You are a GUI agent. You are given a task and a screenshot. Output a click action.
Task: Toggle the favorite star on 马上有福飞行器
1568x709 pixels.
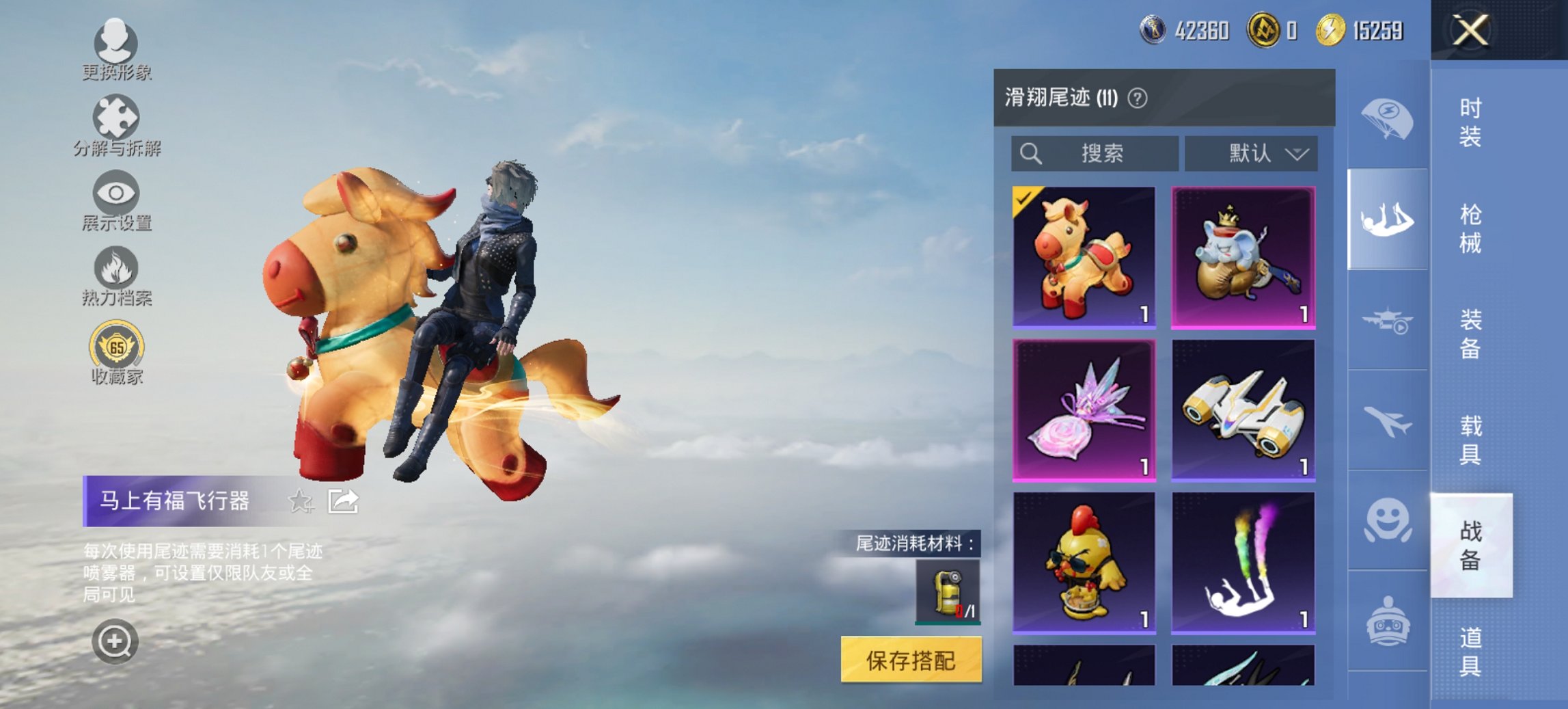click(299, 502)
